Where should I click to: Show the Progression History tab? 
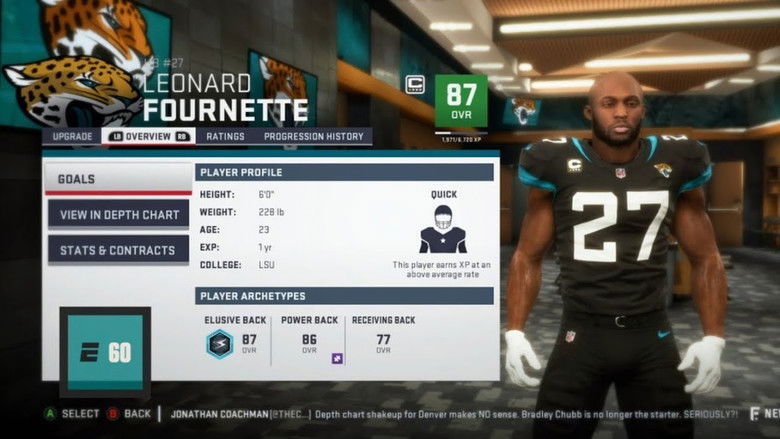tap(315, 136)
